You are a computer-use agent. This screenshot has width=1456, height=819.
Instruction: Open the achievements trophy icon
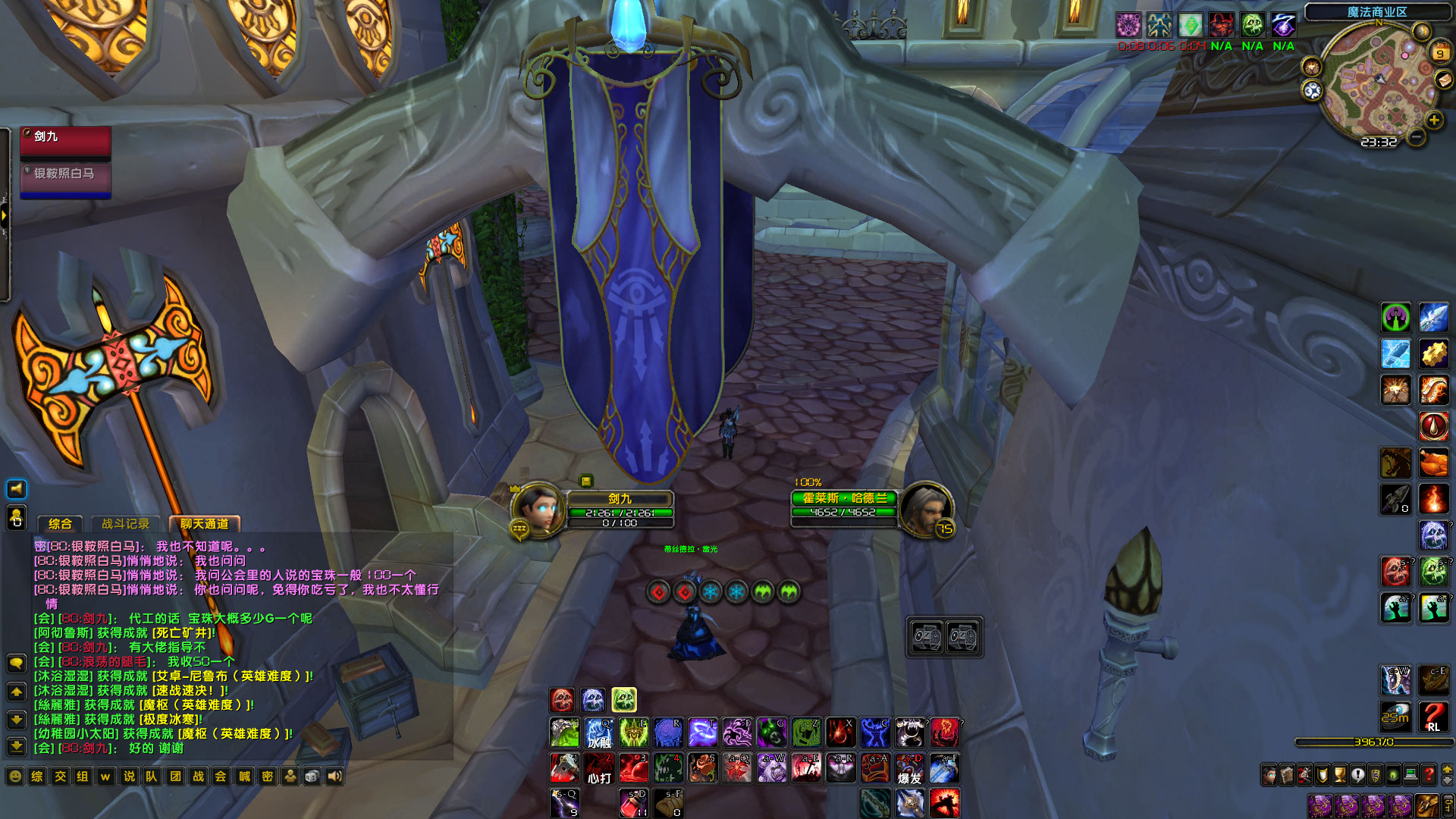tap(1338, 774)
